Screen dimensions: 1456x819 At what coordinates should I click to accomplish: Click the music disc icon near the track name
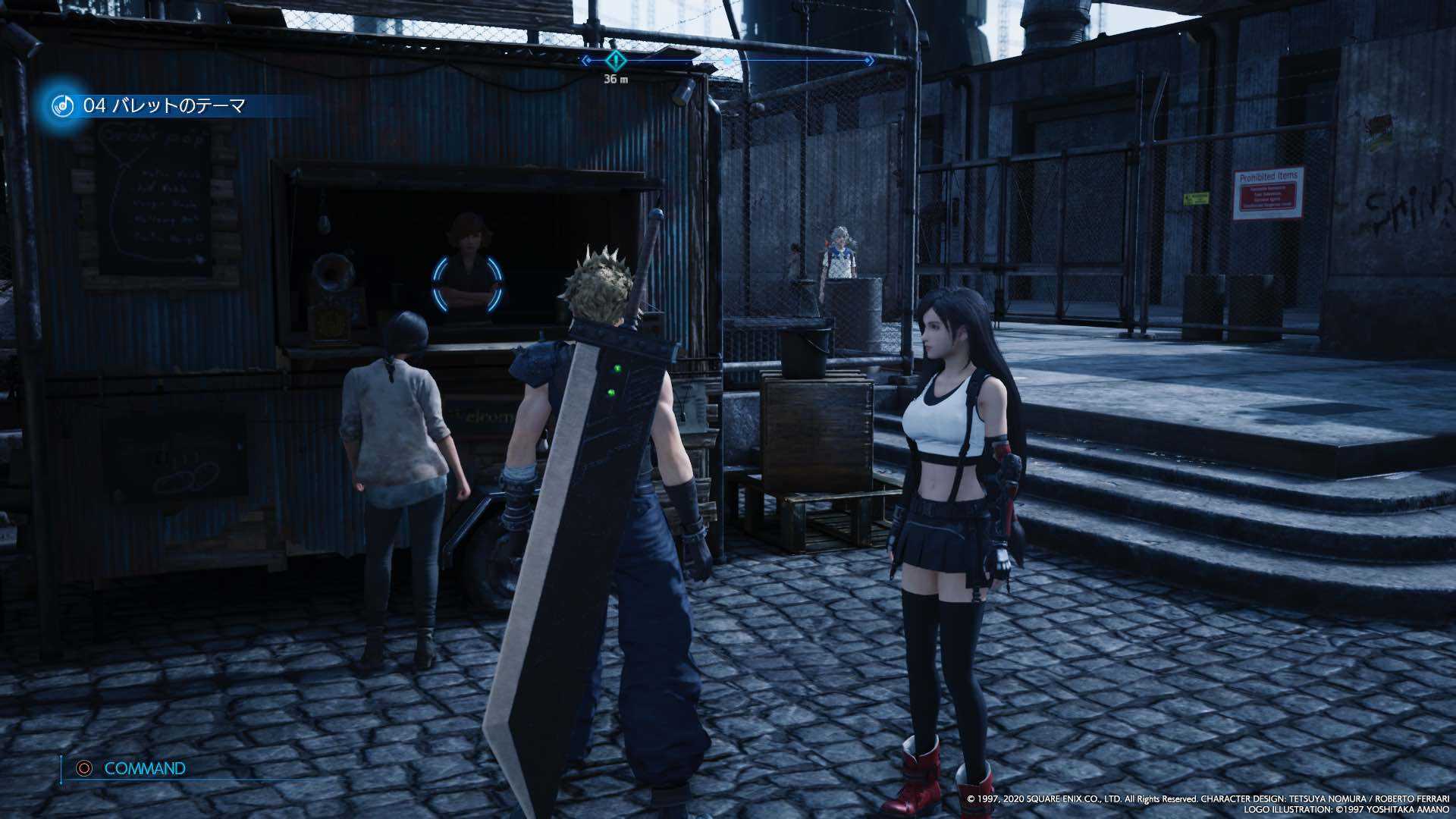pos(62,106)
